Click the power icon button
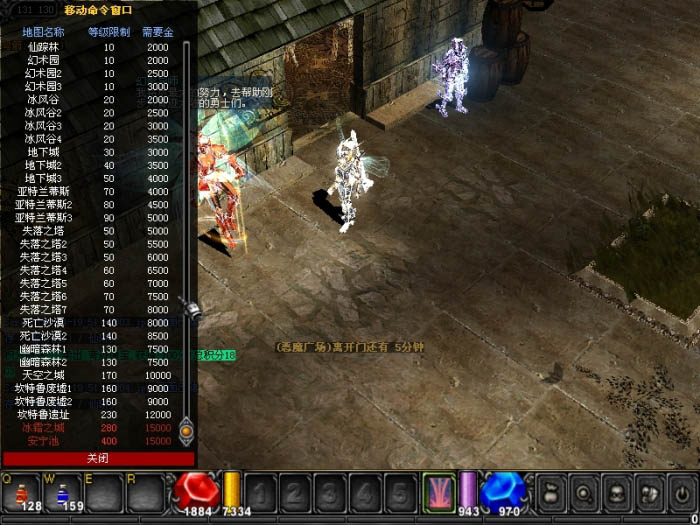 (682, 493)
